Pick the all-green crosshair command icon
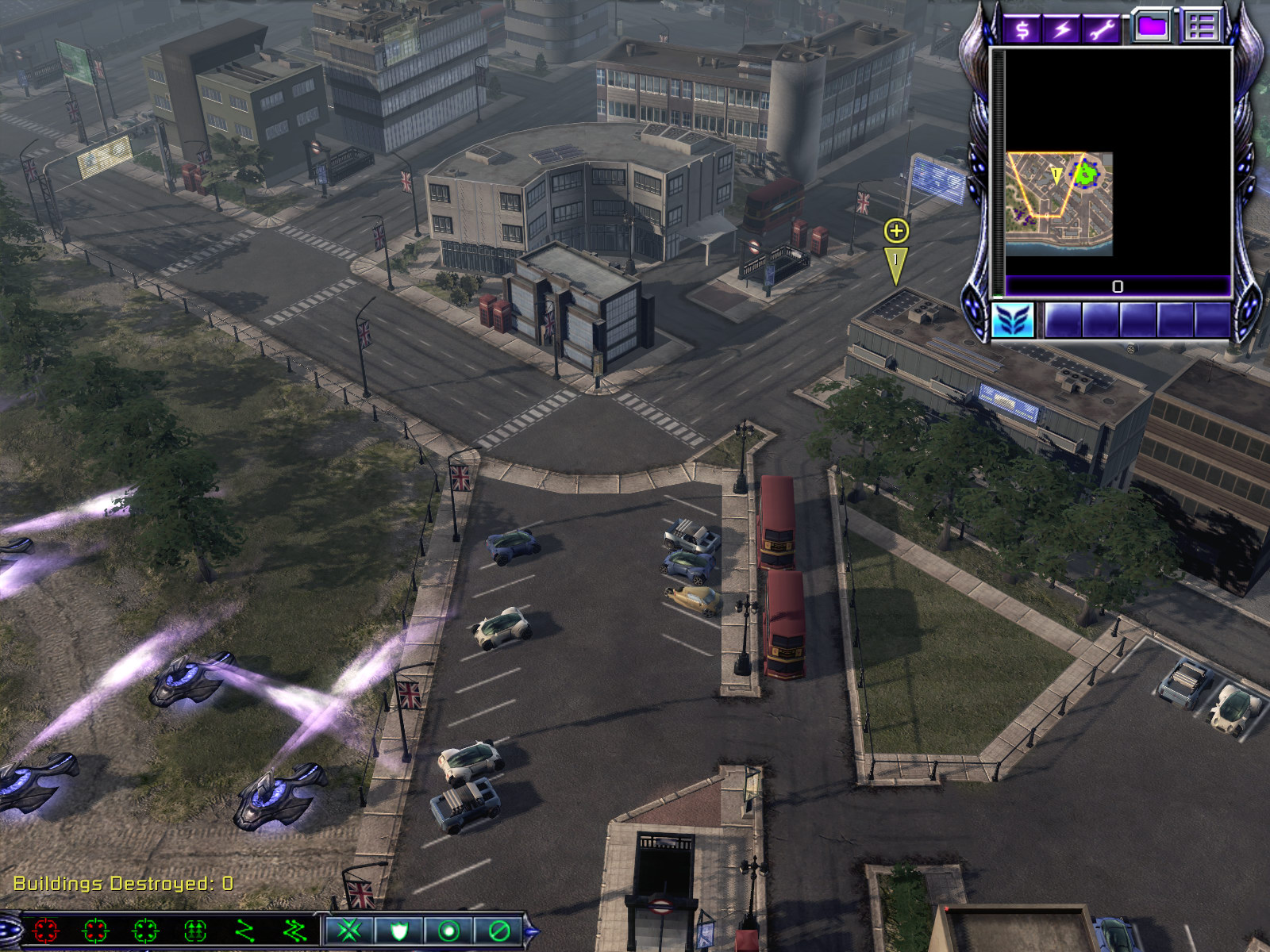1270x952 pixels. 146,930
